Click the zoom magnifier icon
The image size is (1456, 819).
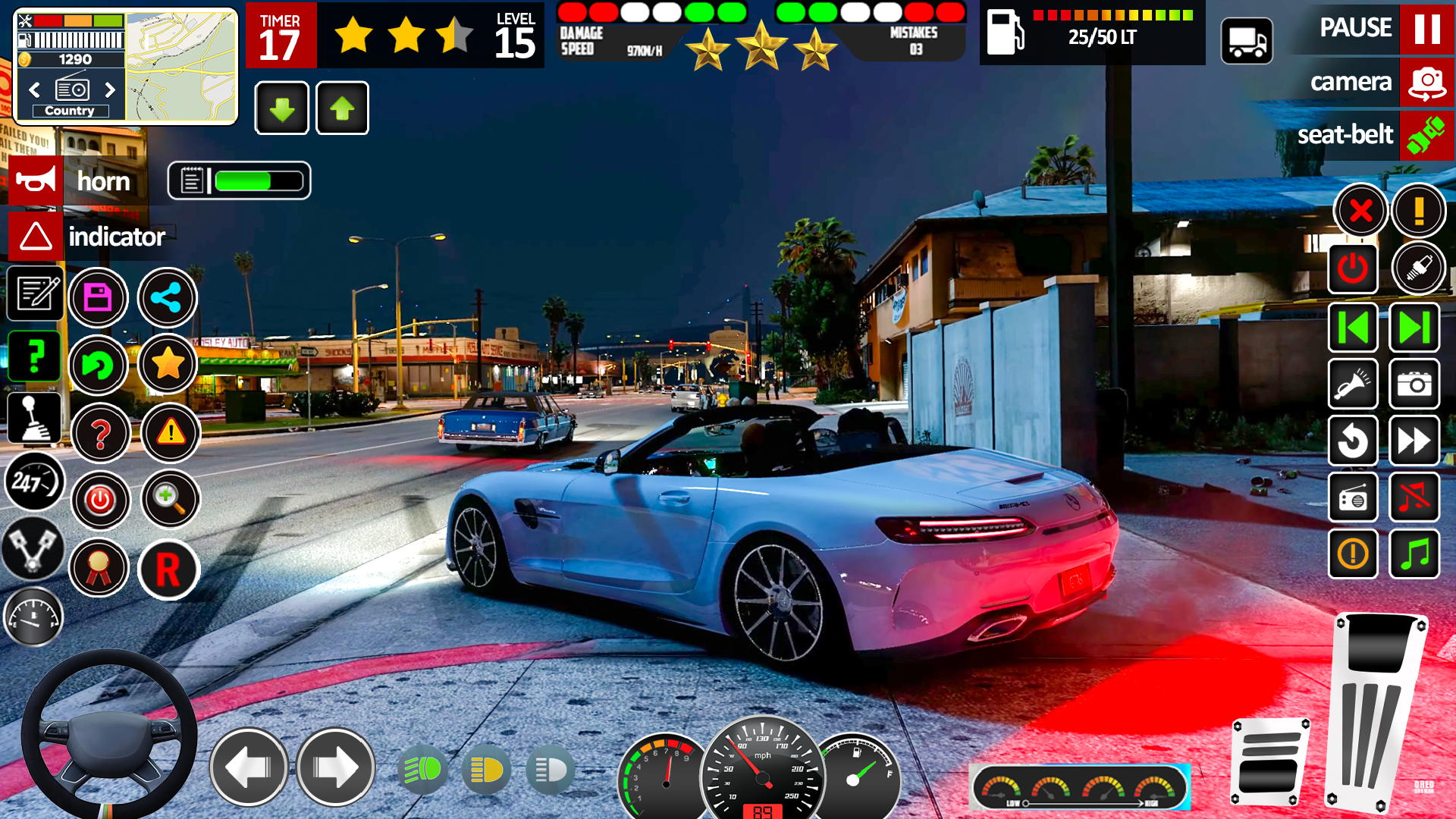point(170,499)
